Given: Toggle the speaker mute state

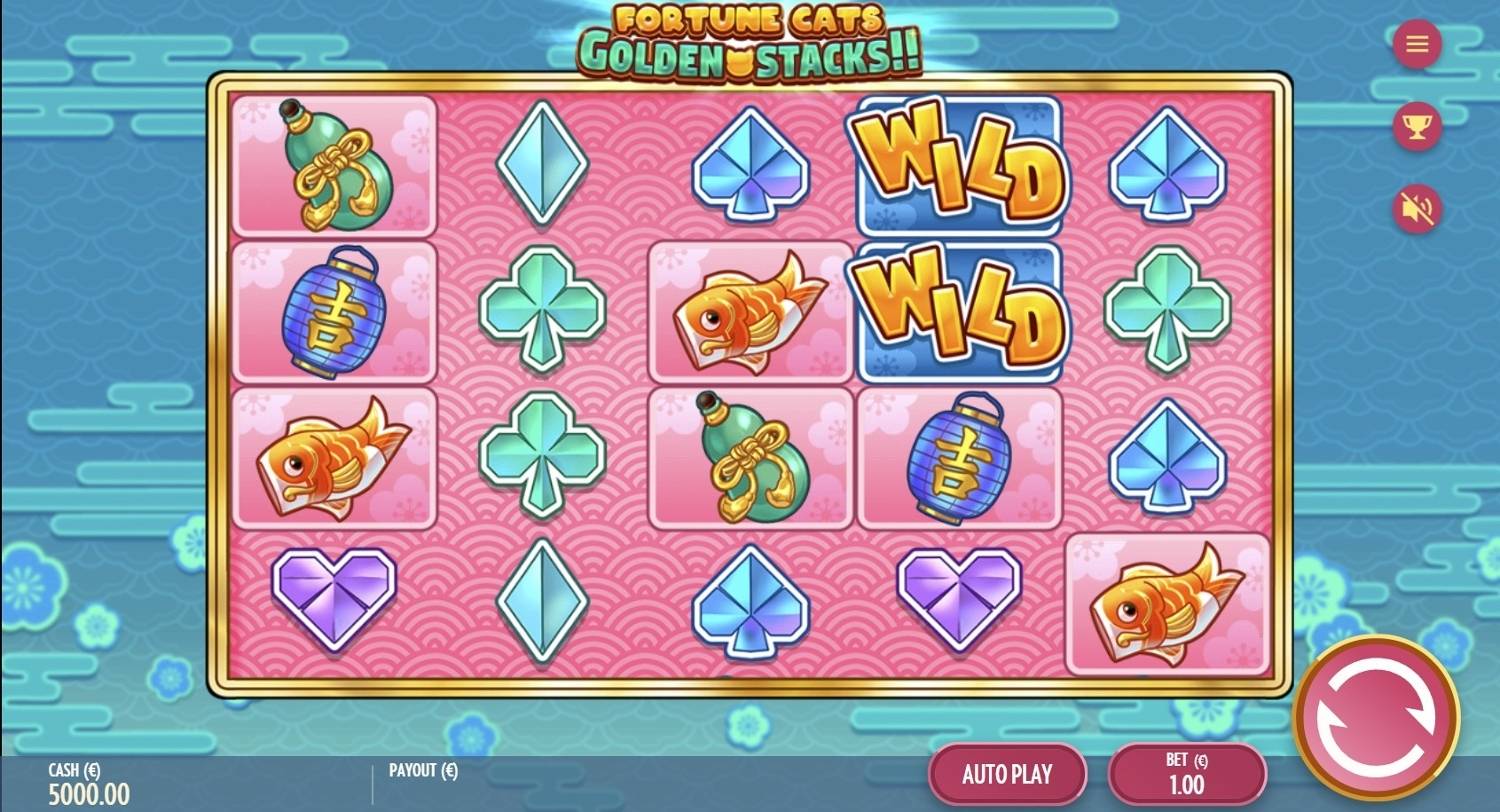Looking at the screenshot, I should point(1416,207).
